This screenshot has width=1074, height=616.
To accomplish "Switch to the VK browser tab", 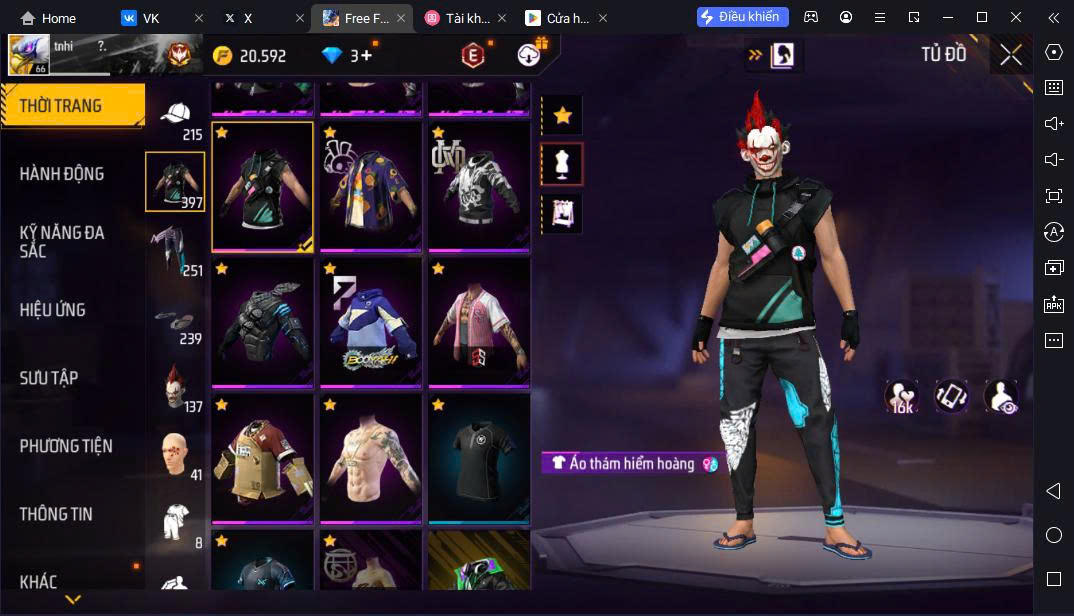I will click(x=151, y=18).
